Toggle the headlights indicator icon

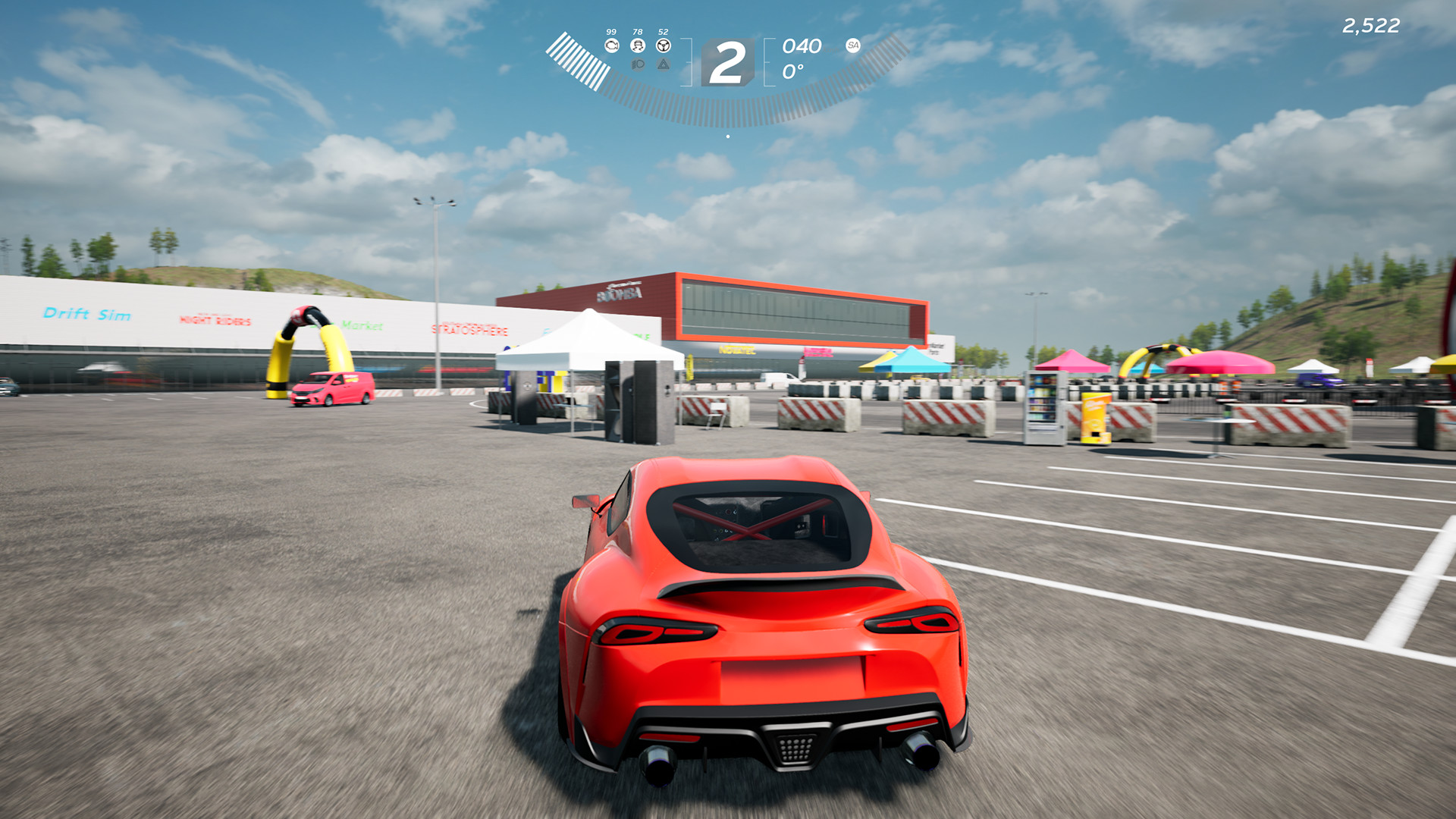(638, 64)
